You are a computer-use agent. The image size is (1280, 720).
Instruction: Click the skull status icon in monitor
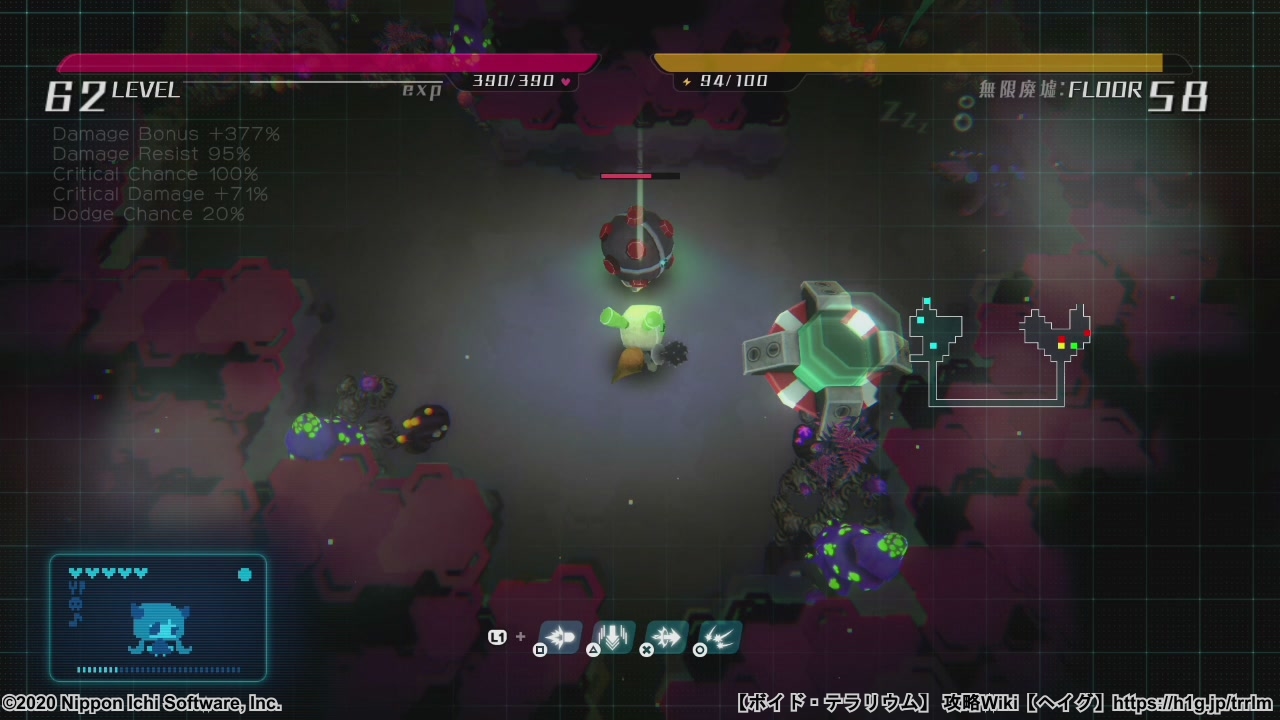click(75, 604)
